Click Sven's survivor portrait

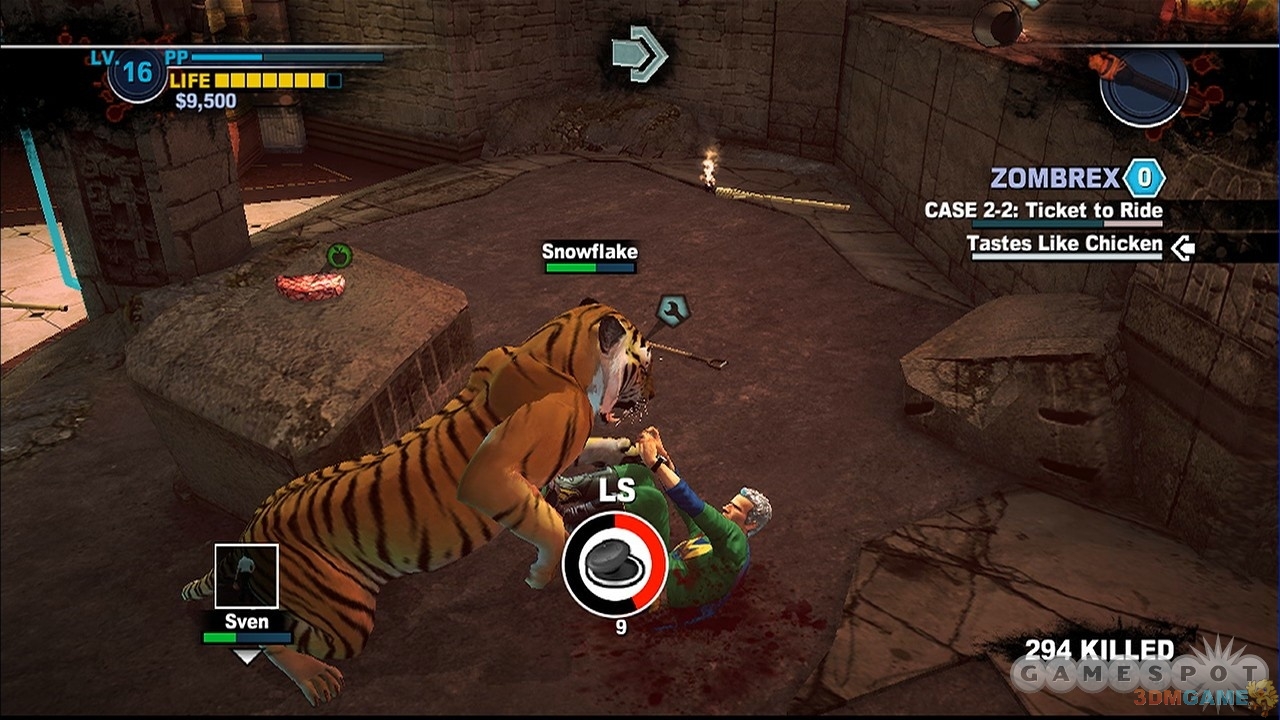(246, 576)
